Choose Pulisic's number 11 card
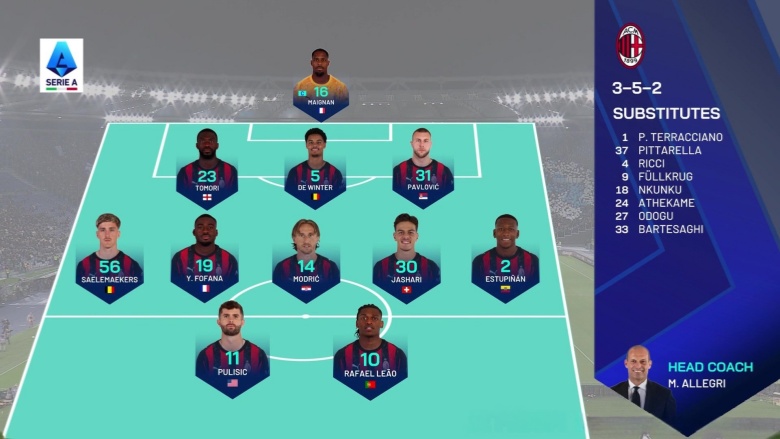Screen dimensions: 780x439 click(x=232, y=354)
